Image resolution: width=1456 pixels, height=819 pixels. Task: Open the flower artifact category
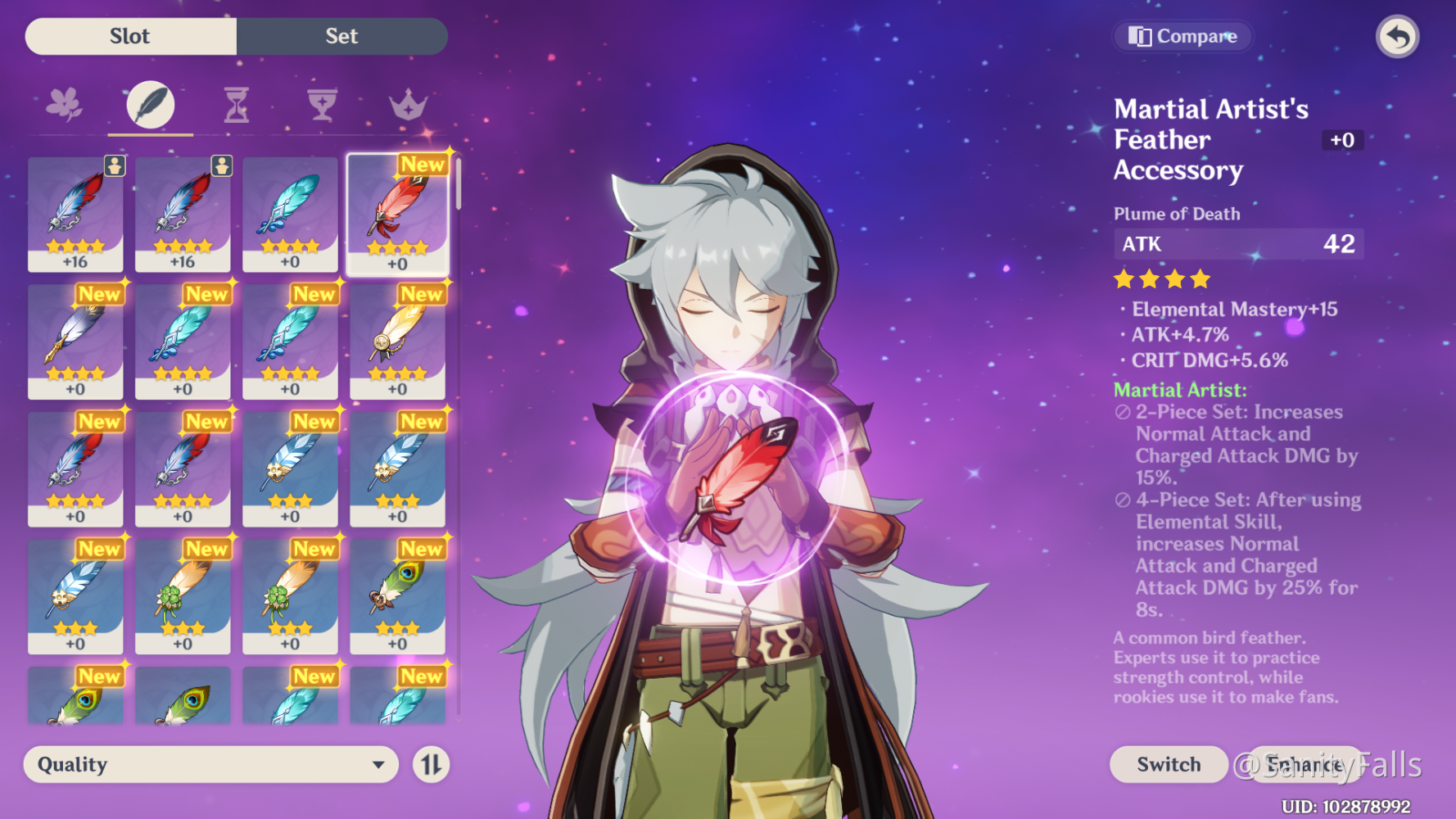[x=64, y=105]
